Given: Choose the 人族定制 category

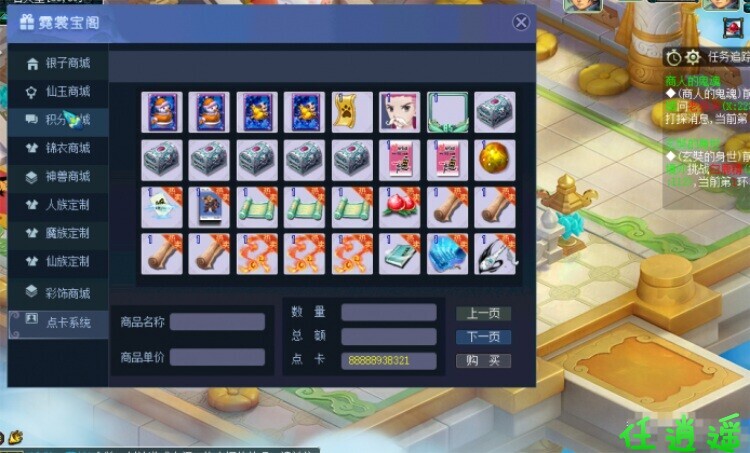Looking at the screenshot, I should (x=58, y=205).
